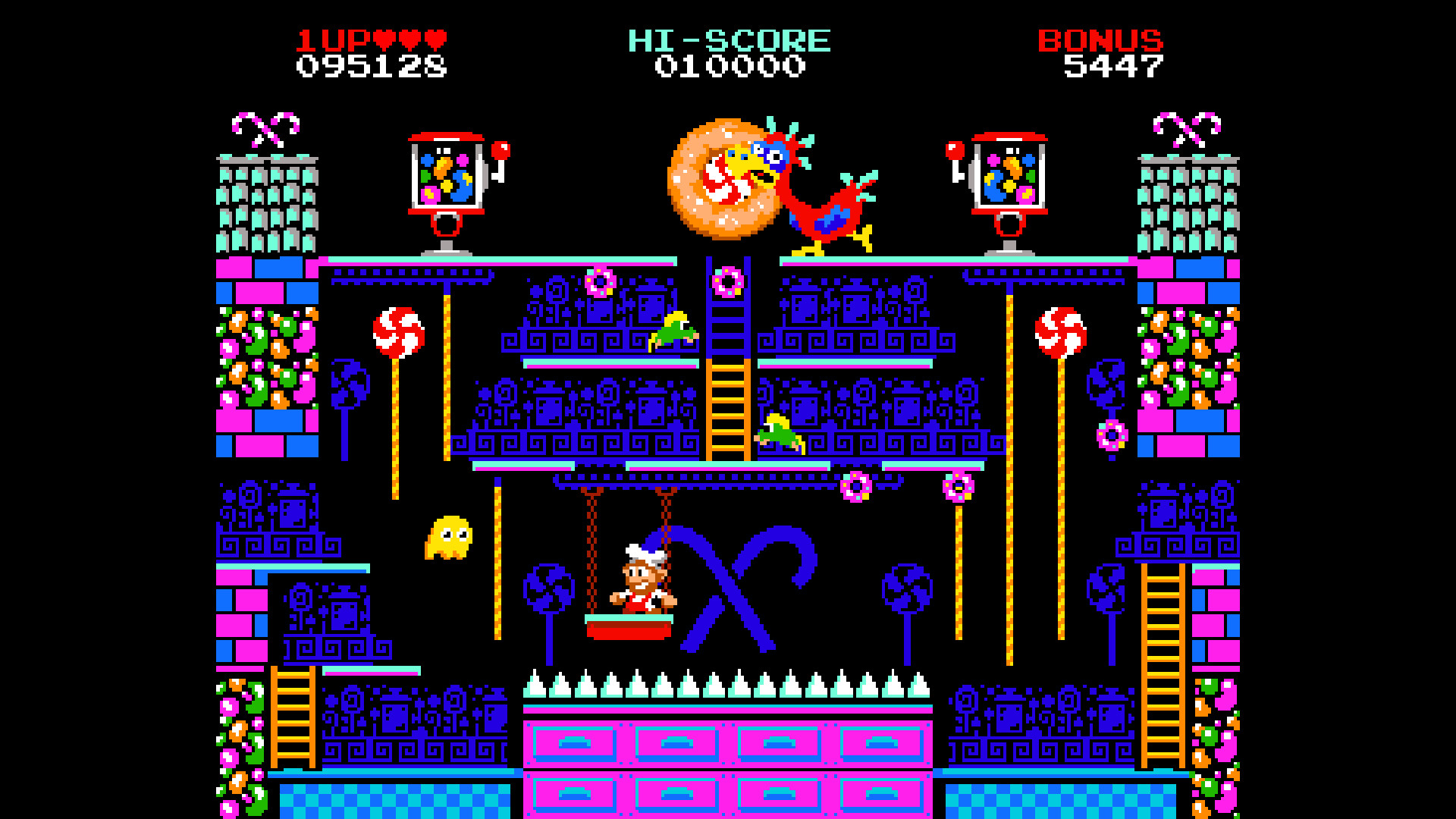Click the HI-SCORE label at the top
This screenshot has width=1456, height=819.
tap(730, 39)
